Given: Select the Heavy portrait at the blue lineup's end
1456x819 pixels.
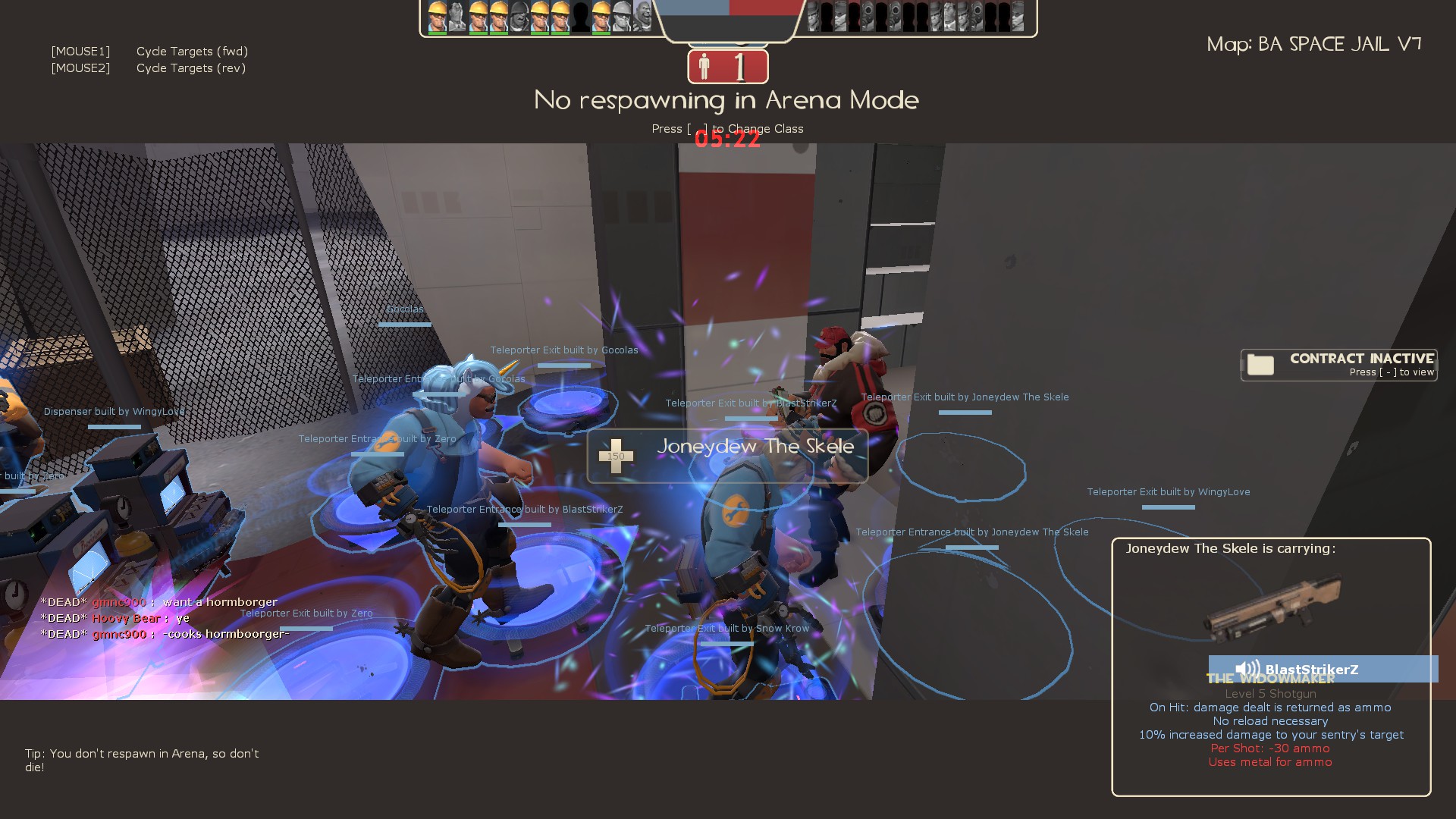Looking at the screenshot, I should click(644, 15).
